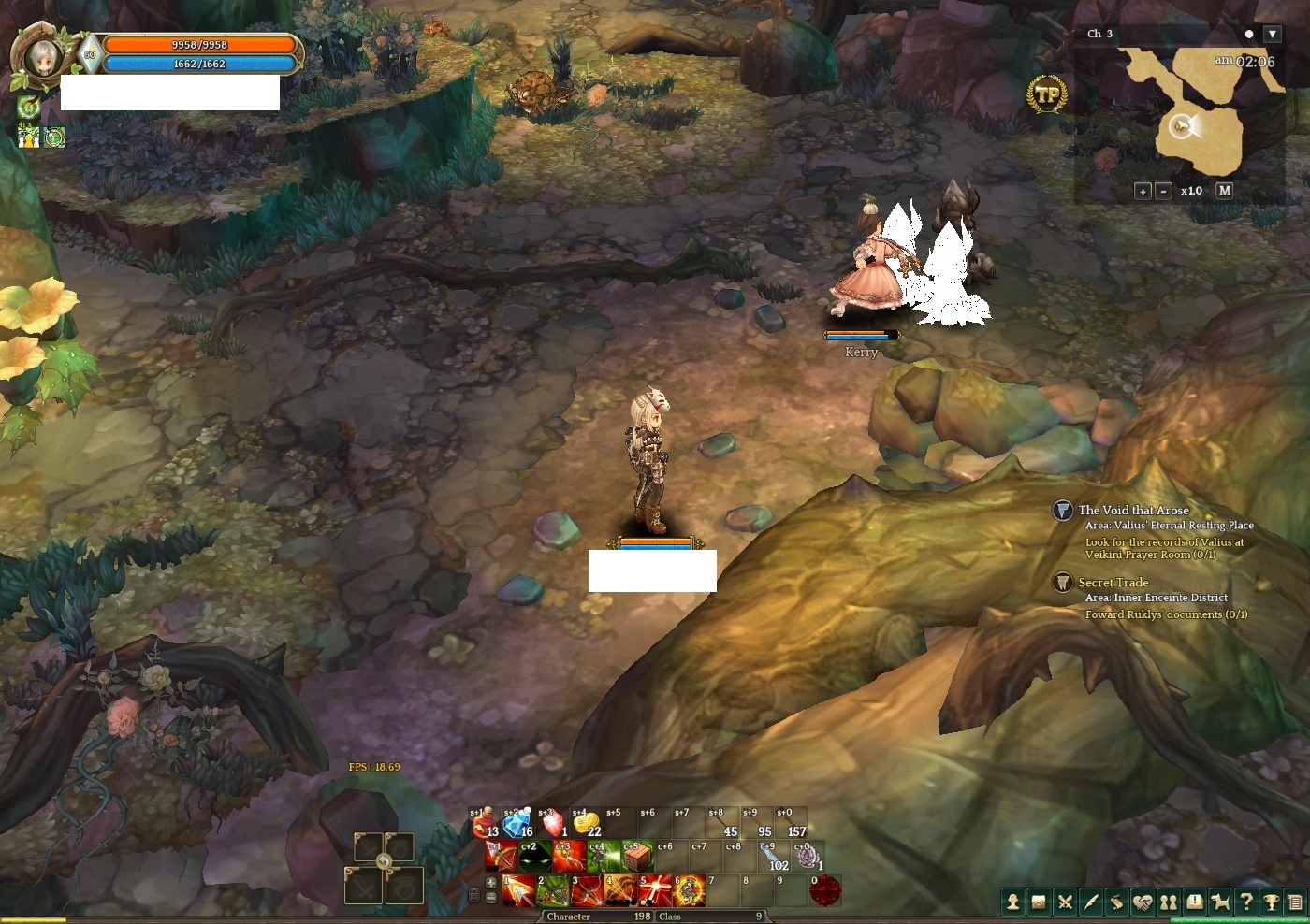This screenshot has height=924, width=1310.
Task: Open the character info menu button
Action: click(1012, 902)
